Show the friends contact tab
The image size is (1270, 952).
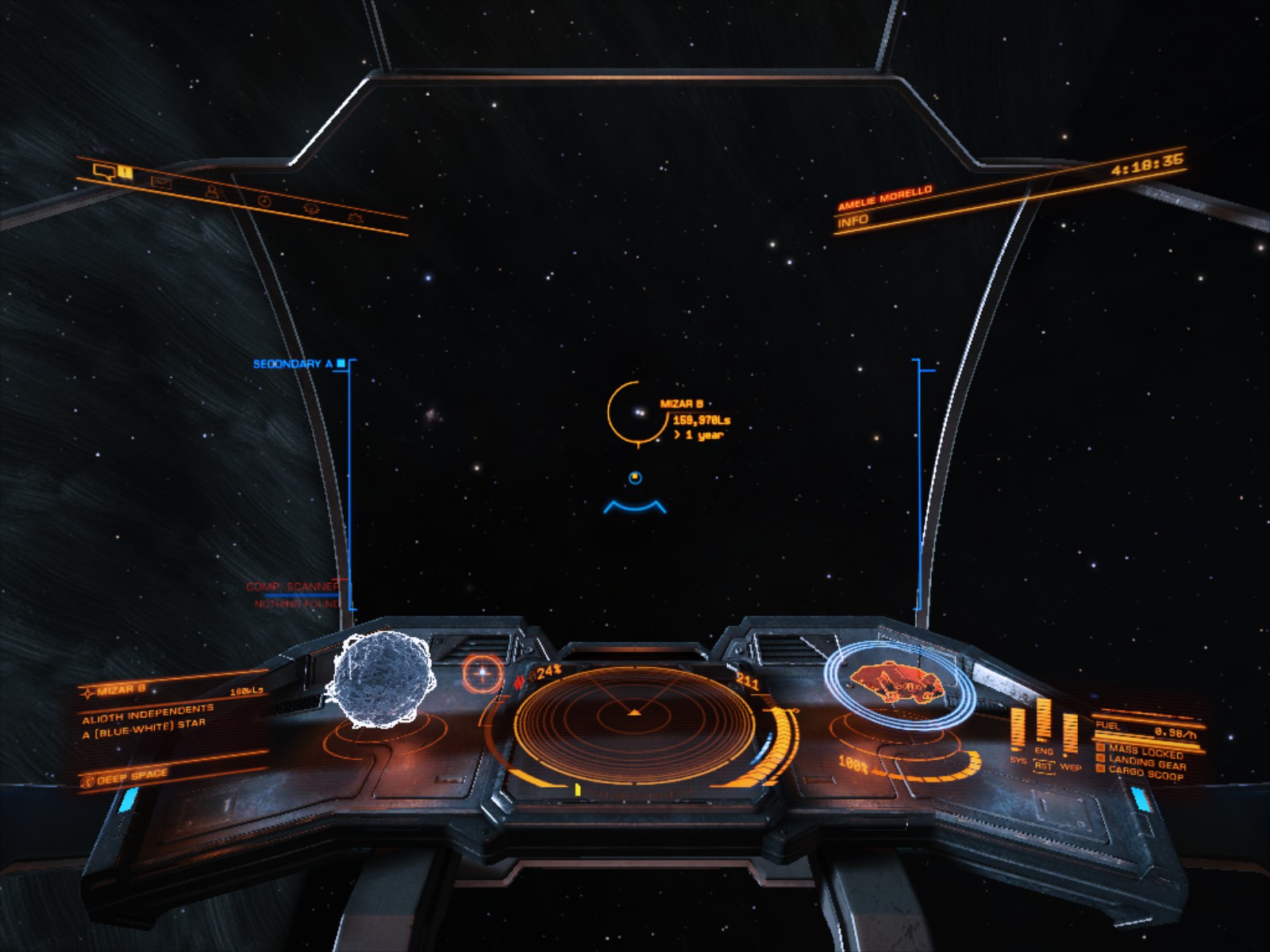tap(212, 191)
